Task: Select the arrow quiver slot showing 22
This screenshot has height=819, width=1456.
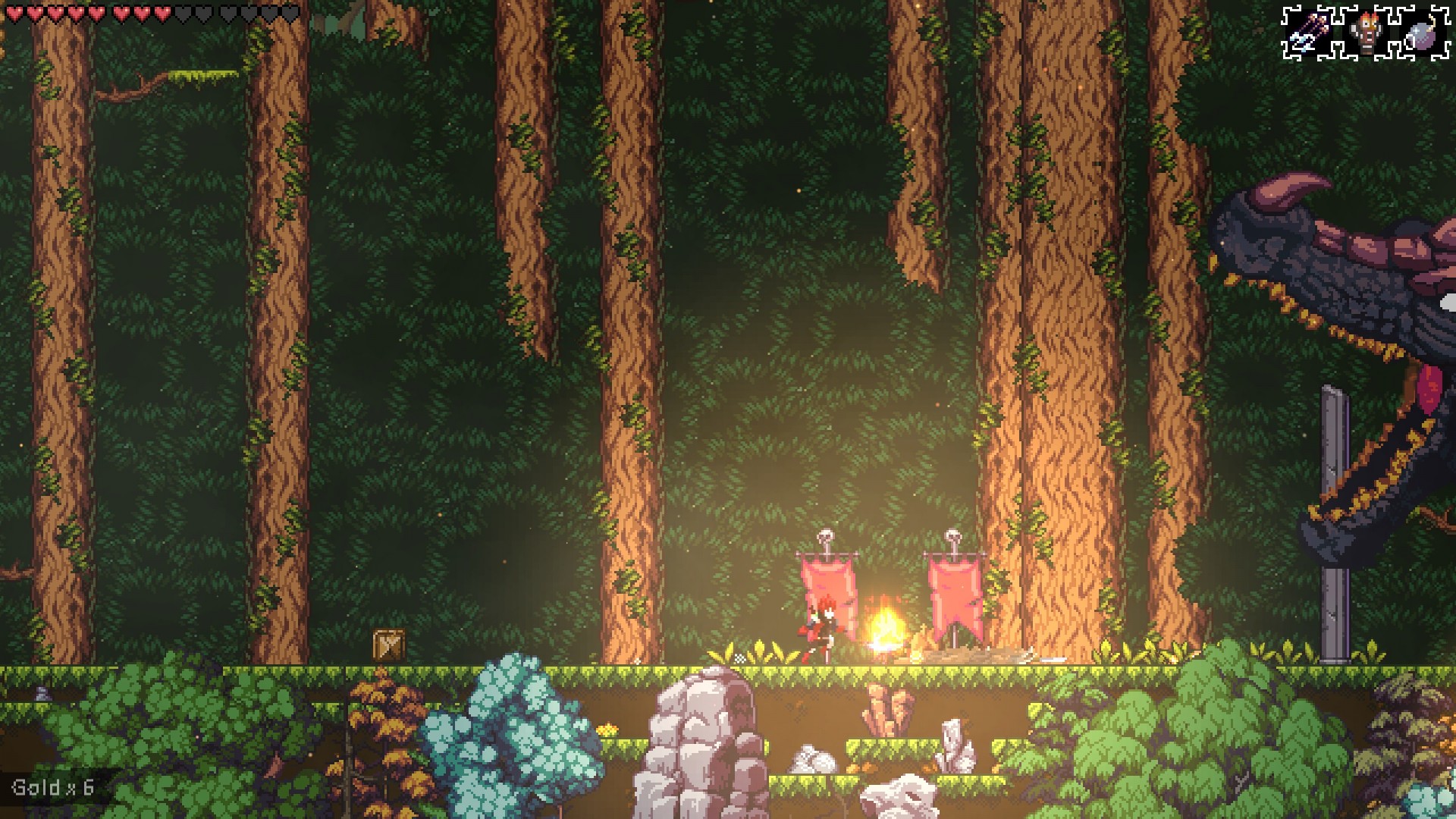Action: click(1310, 32)
